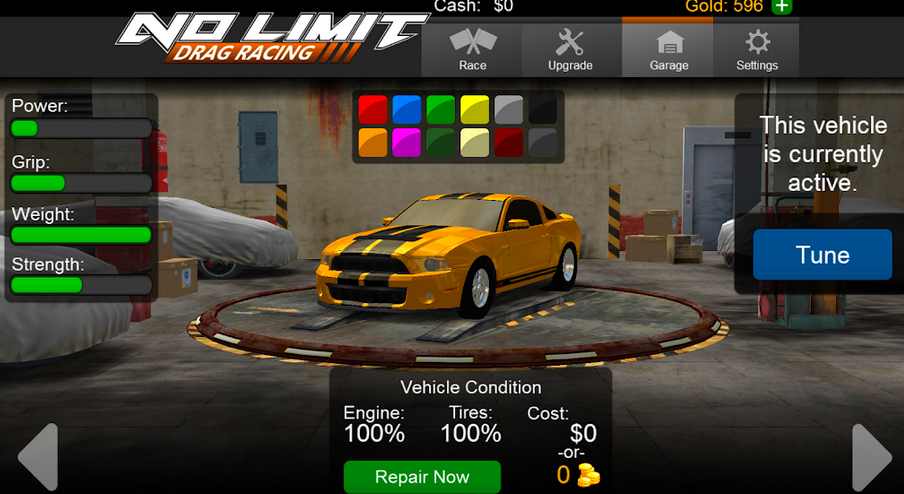Screen dimensions: 904x494
Task: Choose the cream paint swatch
Action: point(475,142)
